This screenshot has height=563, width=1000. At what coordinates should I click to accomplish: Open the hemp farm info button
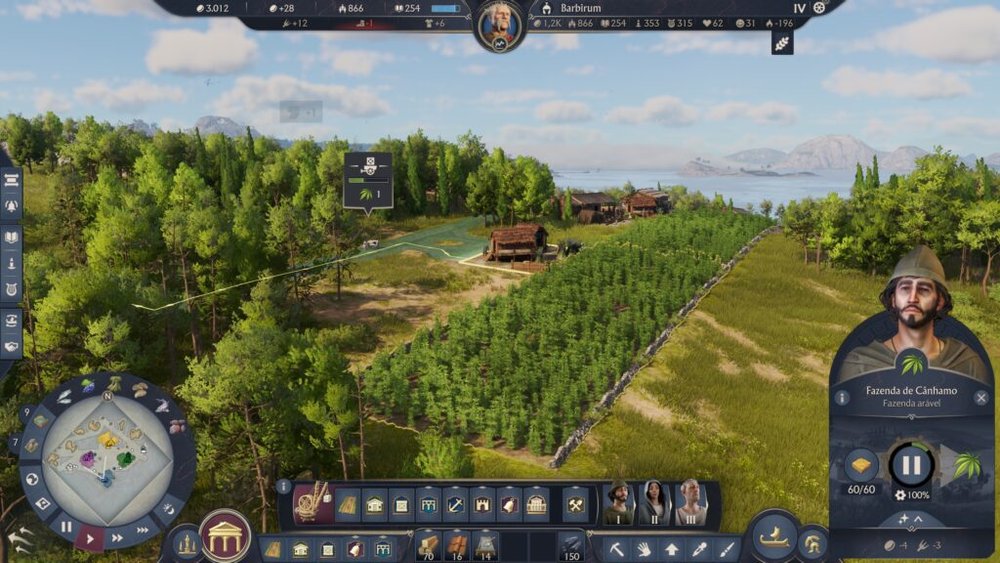(842, 398)
